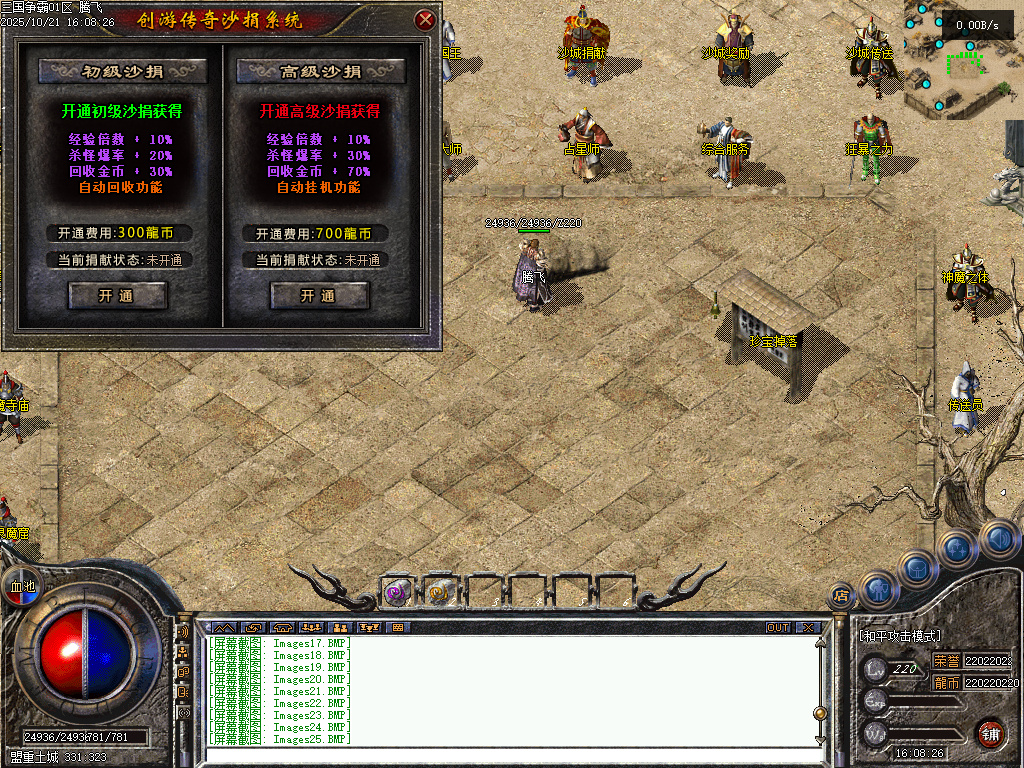This screenshot has width=1024, height=768.
Task: Activate 开通 under 高级沙捐
Action: (319, 295)
